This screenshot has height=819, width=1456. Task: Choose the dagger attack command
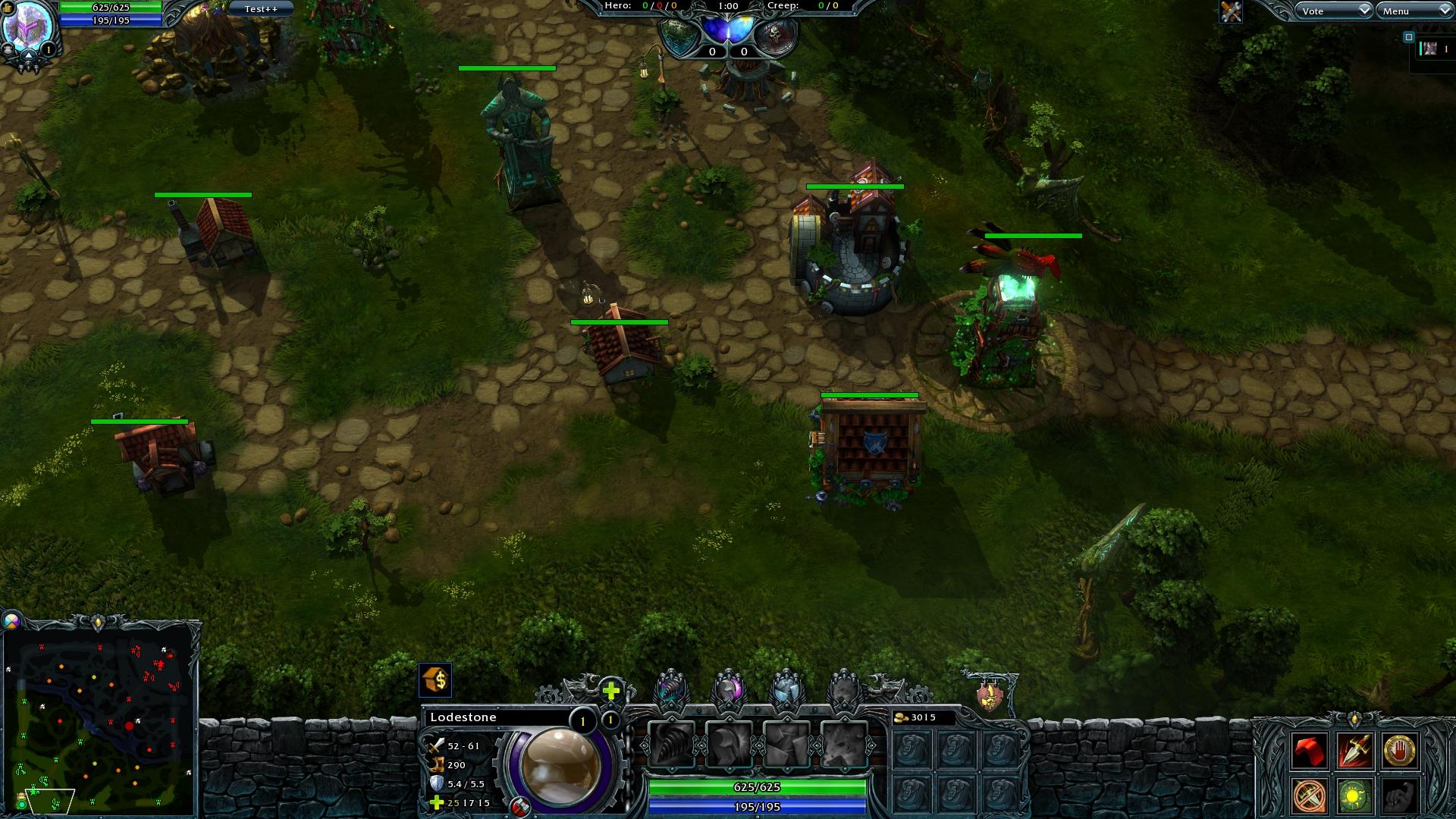(1354, 751)
